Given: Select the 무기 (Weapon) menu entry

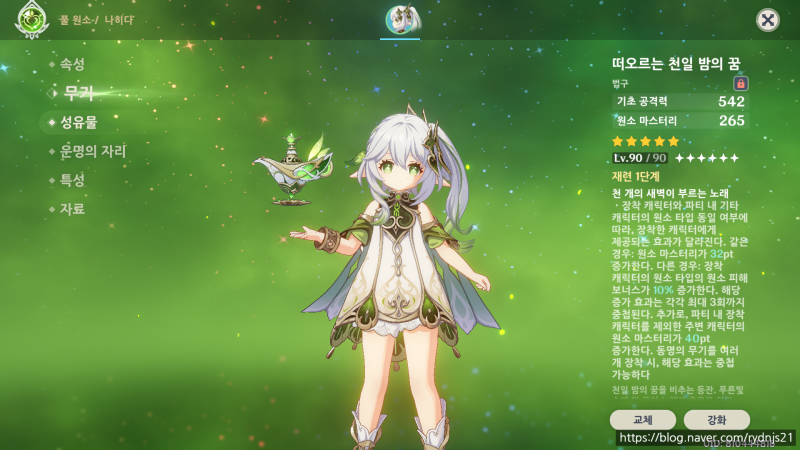Looking at the screenshot, I should point(78,93).
